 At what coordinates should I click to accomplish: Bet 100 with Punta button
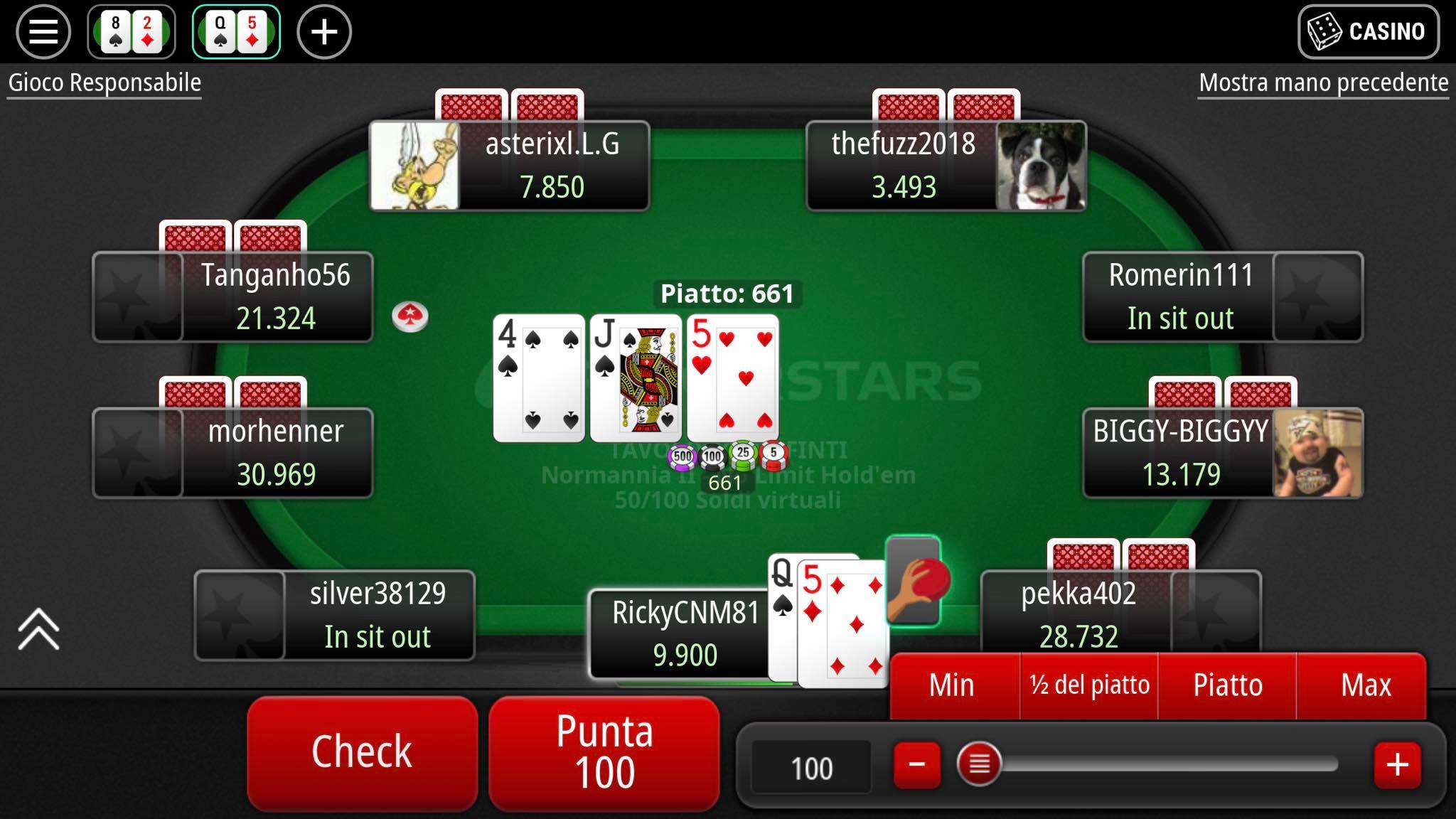[604, 752]
